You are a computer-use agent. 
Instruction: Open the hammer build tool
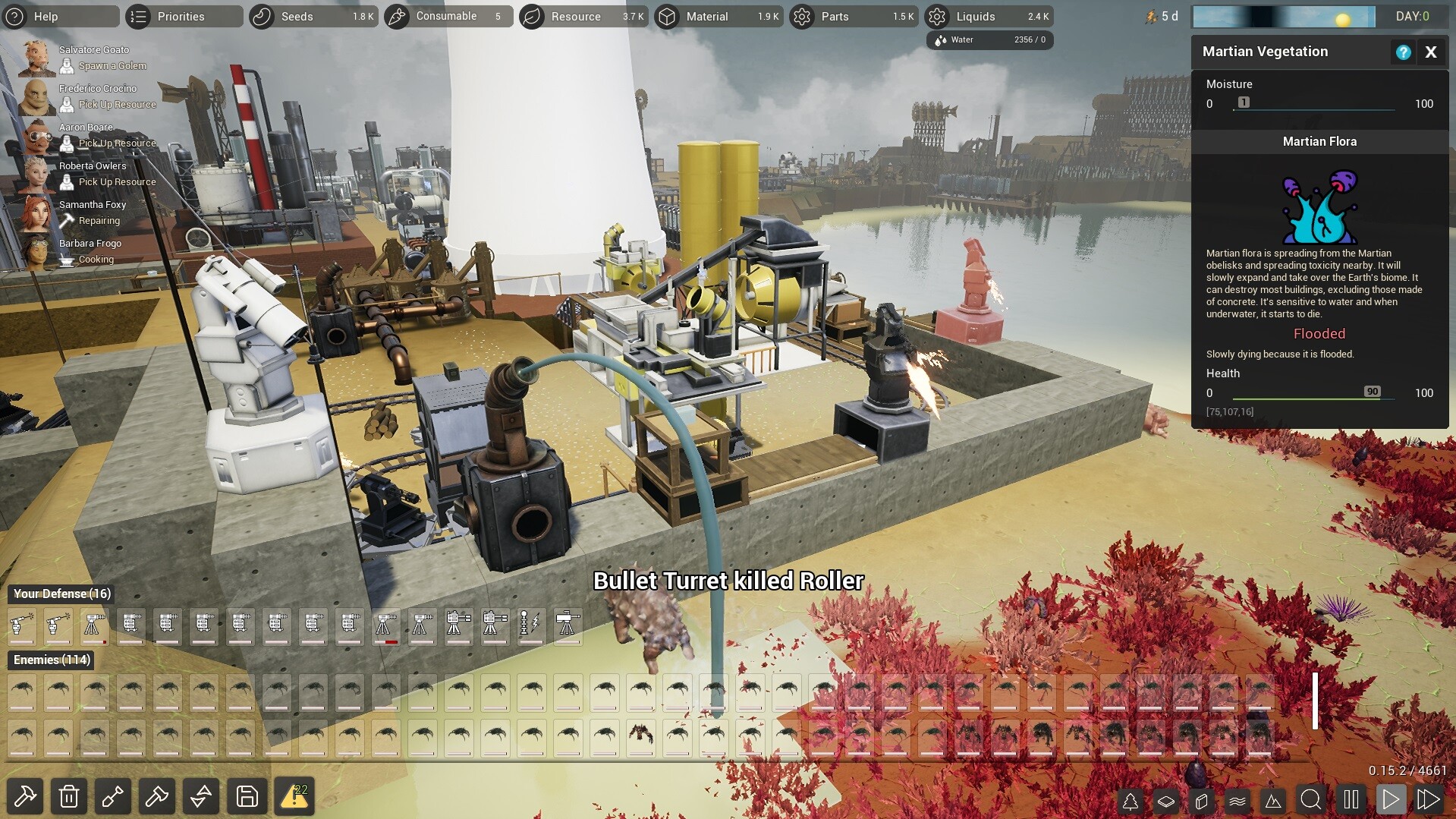tap(25, 796)
